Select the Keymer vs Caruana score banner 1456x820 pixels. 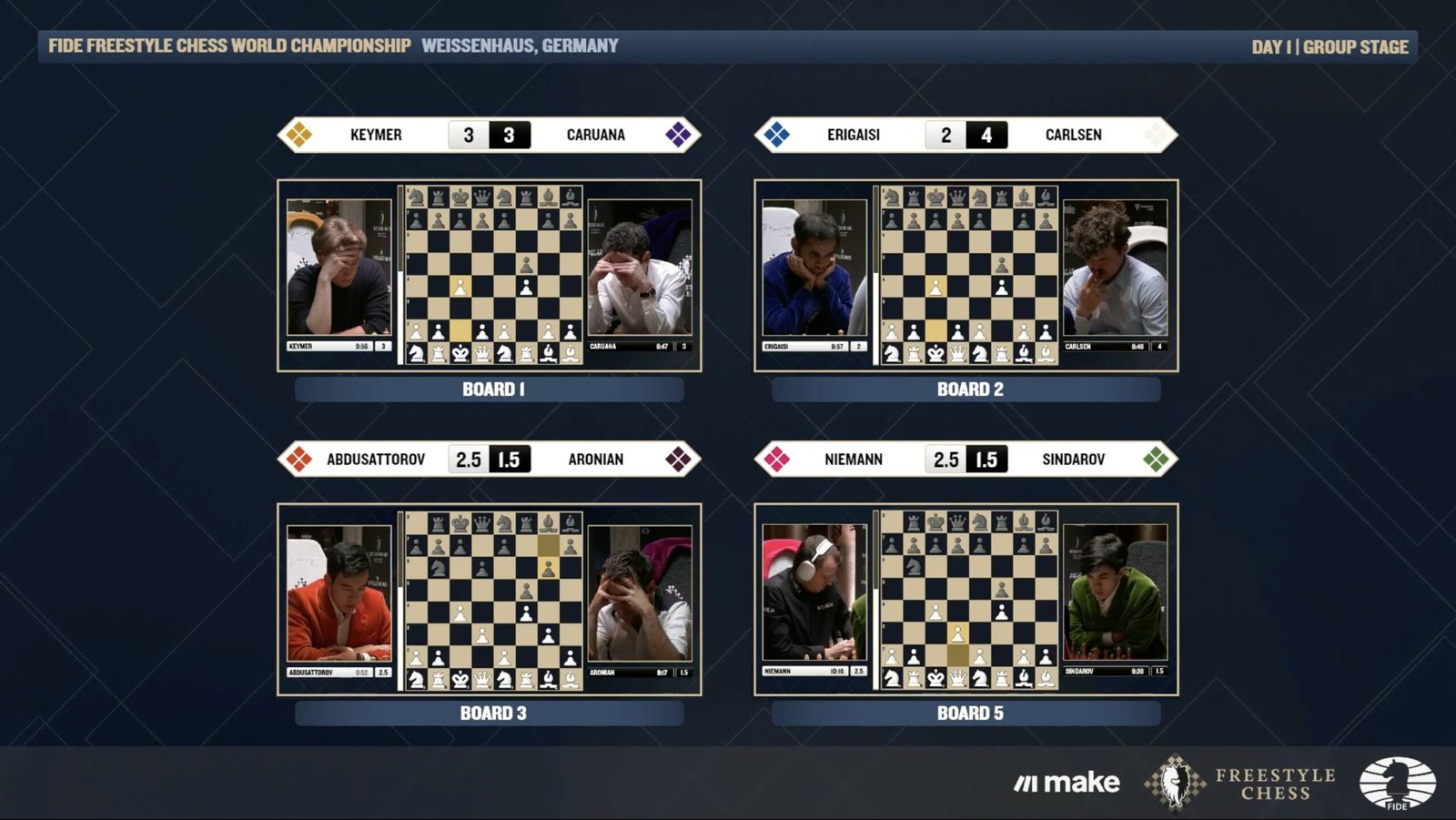tap(490, 135)
